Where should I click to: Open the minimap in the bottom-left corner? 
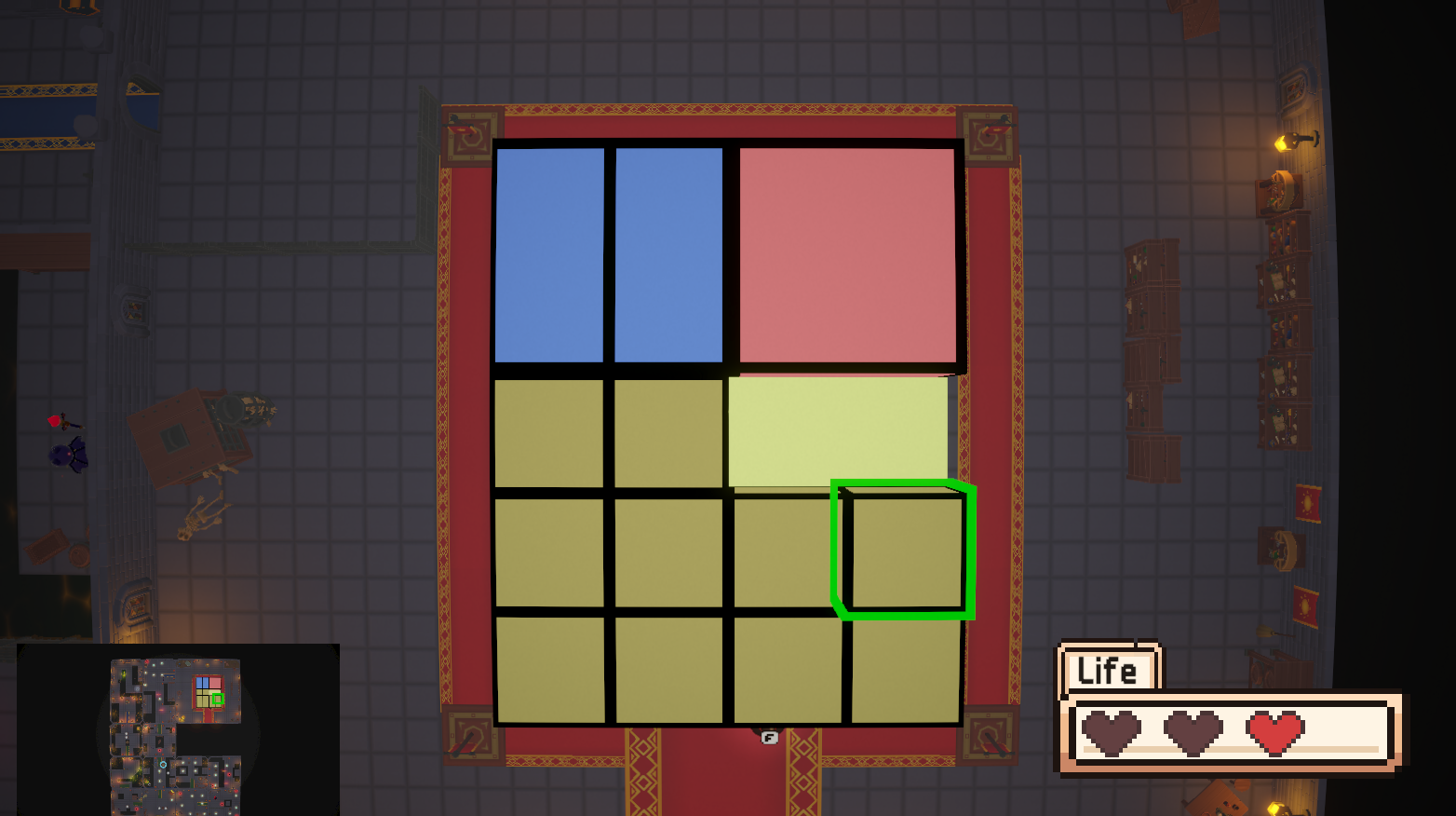172,736
